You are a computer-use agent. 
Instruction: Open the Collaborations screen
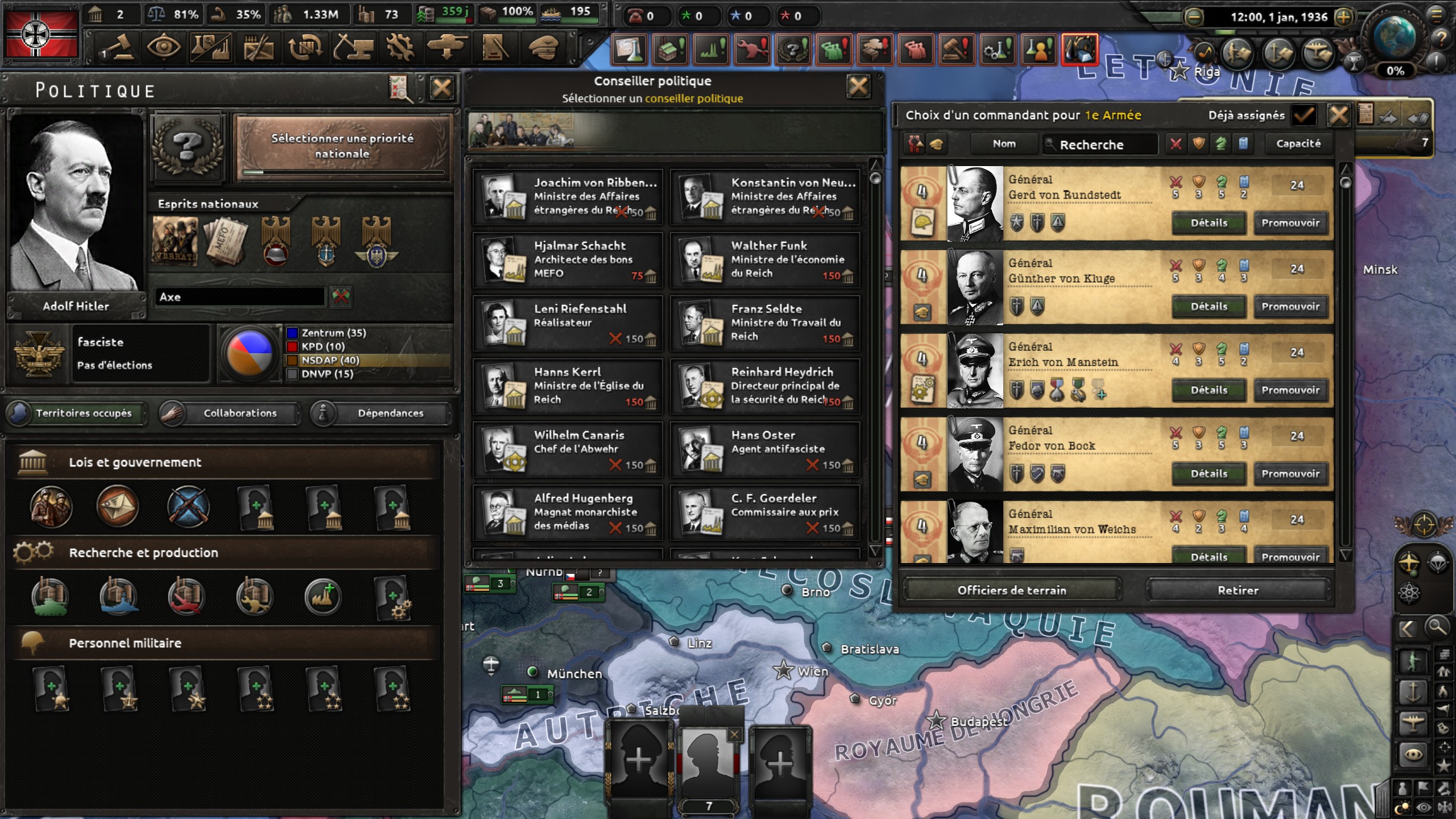[230, 413]
